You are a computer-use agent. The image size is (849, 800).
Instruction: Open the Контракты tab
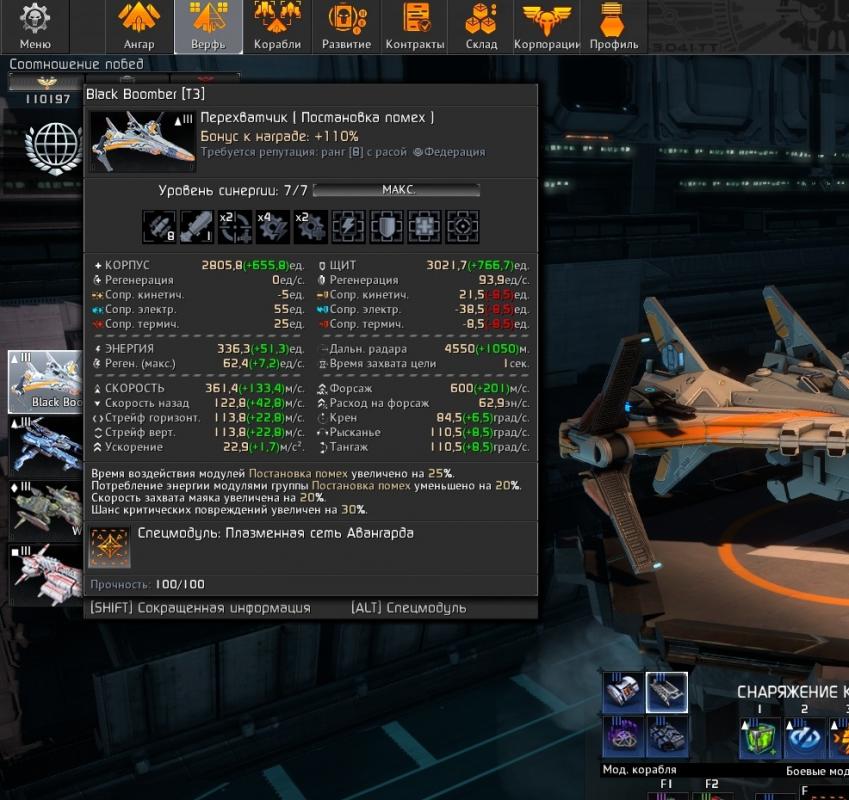pos(415,27)
